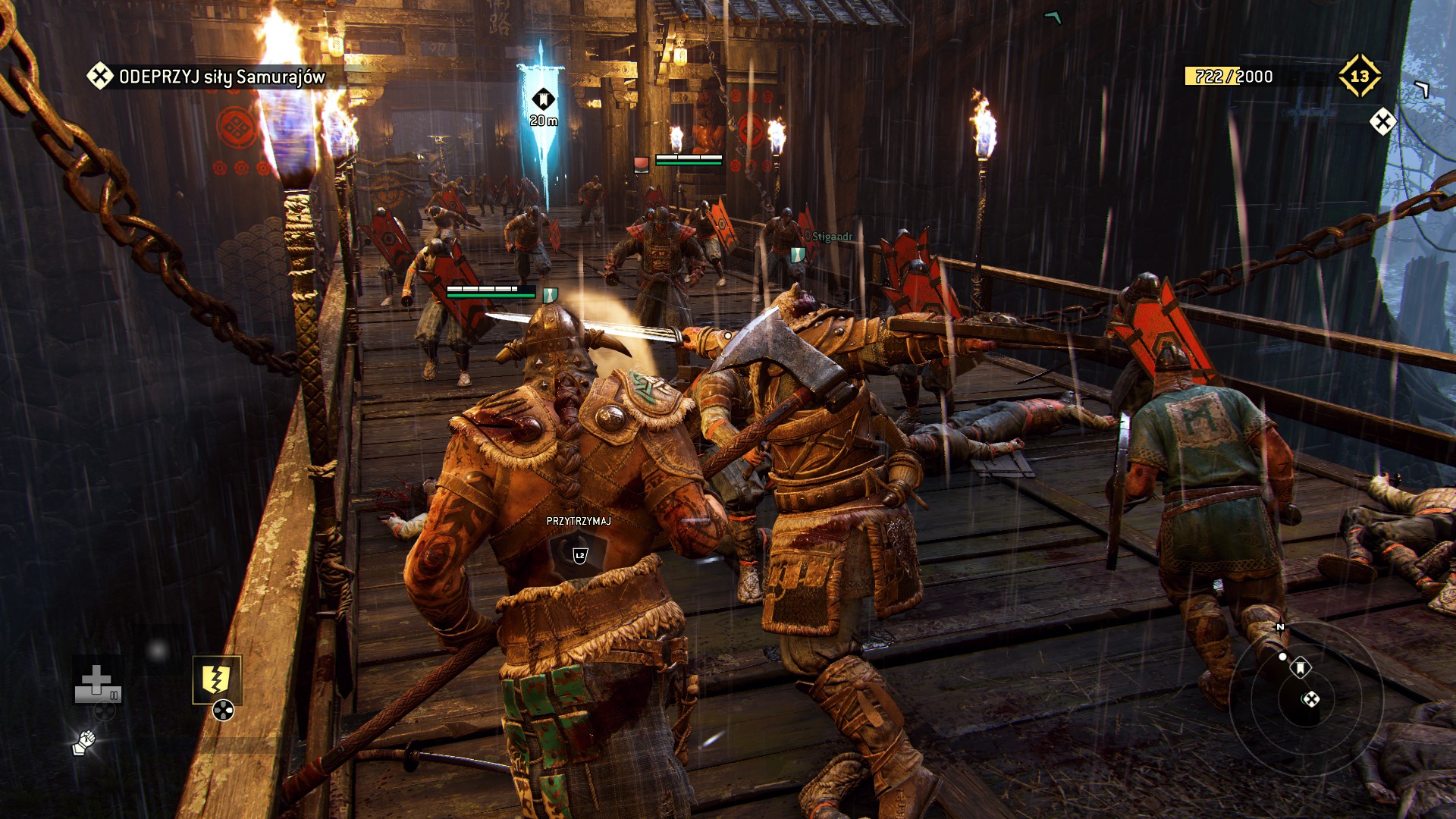Activate the yellow lightning shield feat
Screen dimensions: 1456x819
(x=216, y=679)
